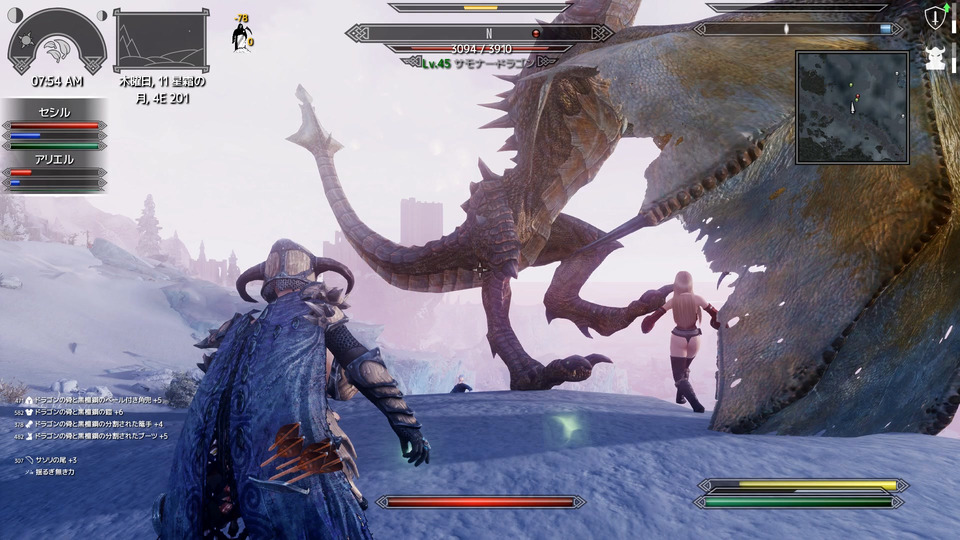This screenshot has height=540, width=960.
Task: Open the mountain landscape weather panel
Action: point(160,41)
